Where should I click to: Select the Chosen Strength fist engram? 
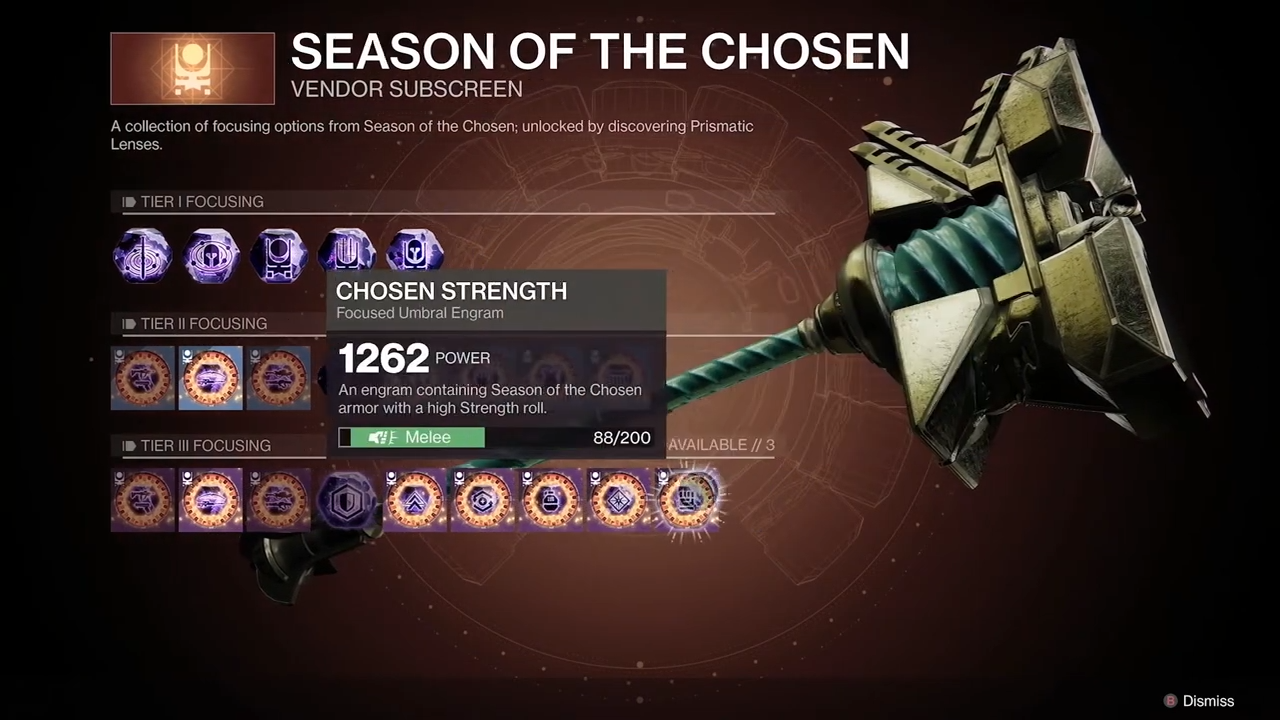(x=688, y=498)
